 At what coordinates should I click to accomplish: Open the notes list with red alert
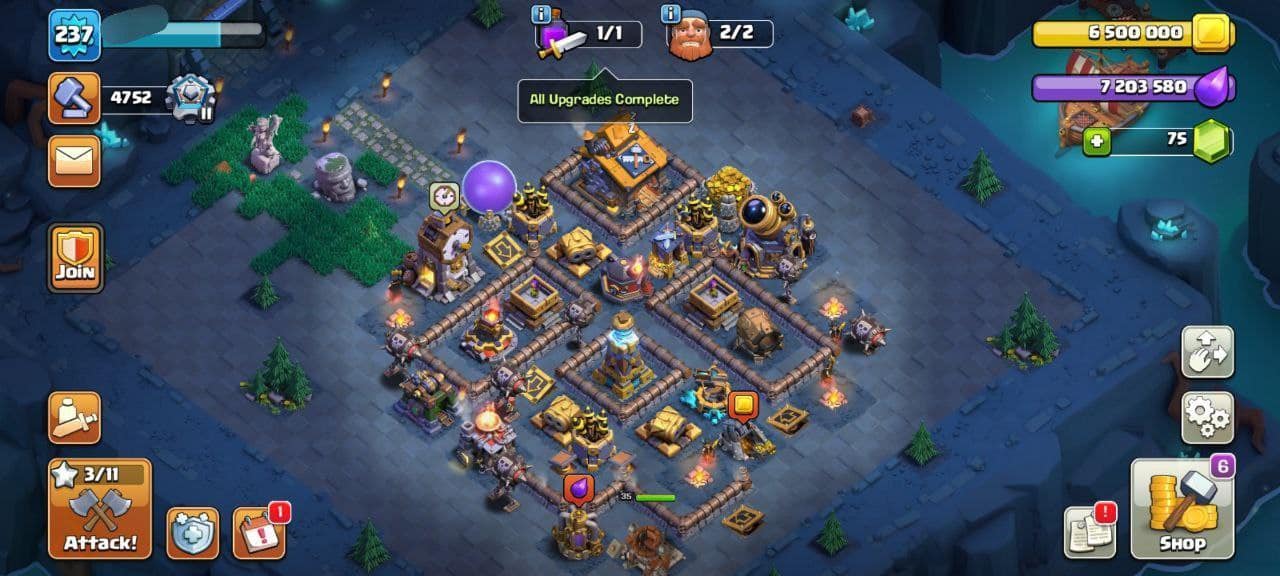1089,532
